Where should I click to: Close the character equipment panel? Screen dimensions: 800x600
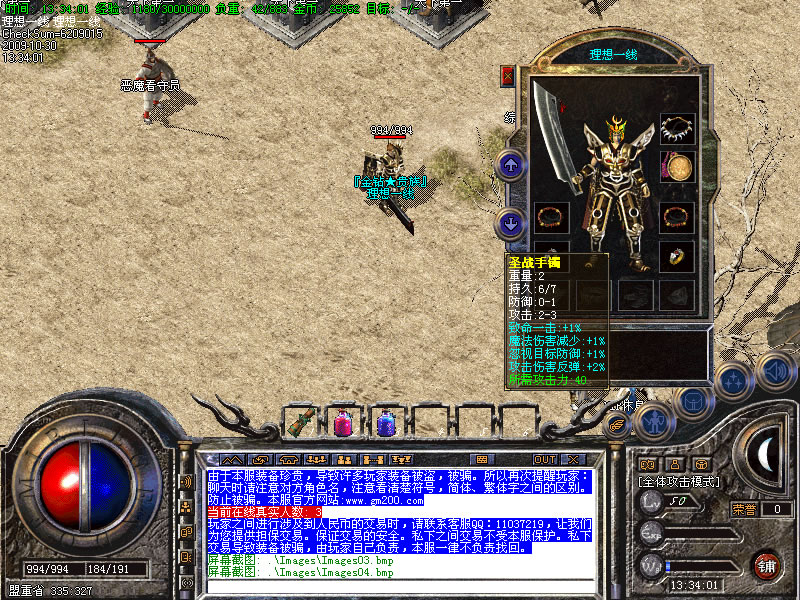508,75
